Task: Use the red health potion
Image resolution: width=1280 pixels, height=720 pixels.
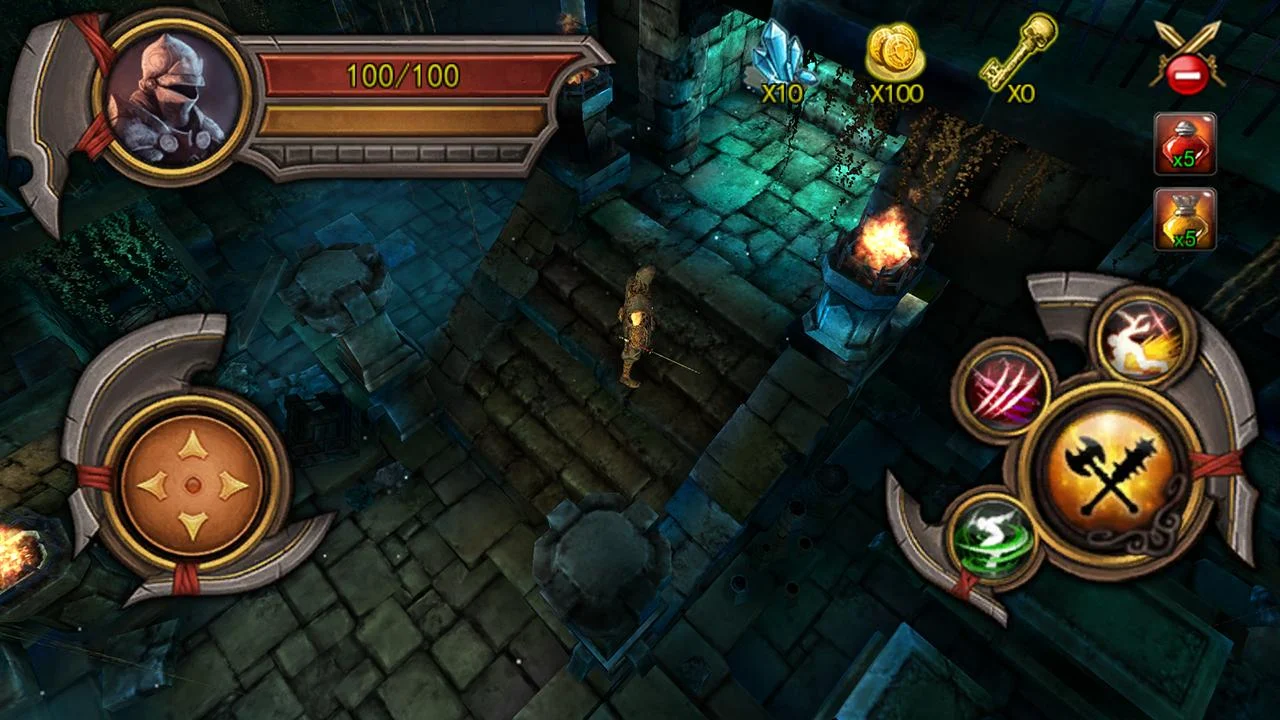Action: 1185,143
